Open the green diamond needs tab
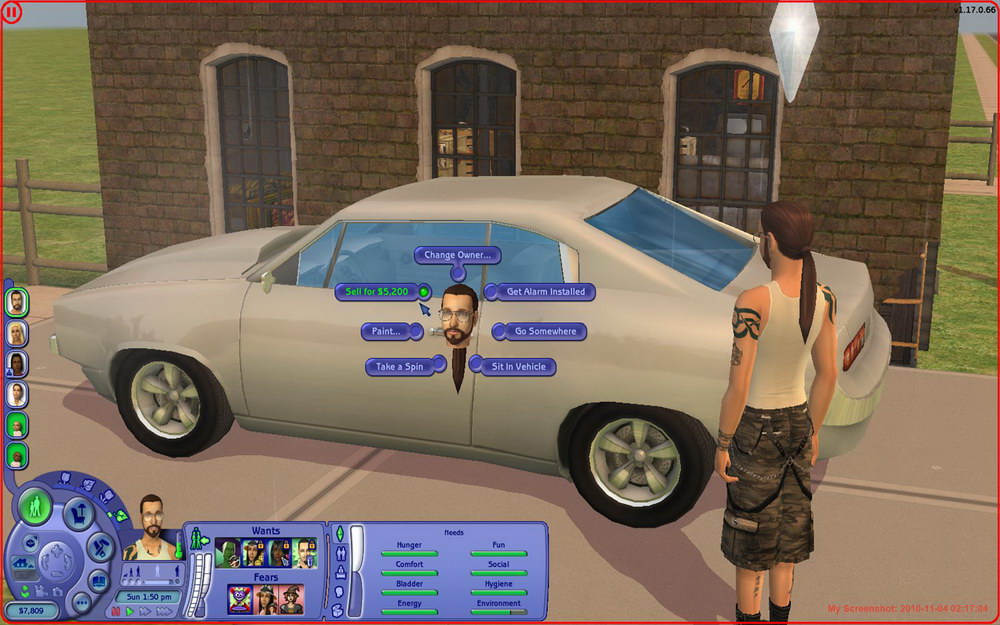This screenshot has width=1000, height=625. point(340,532)
